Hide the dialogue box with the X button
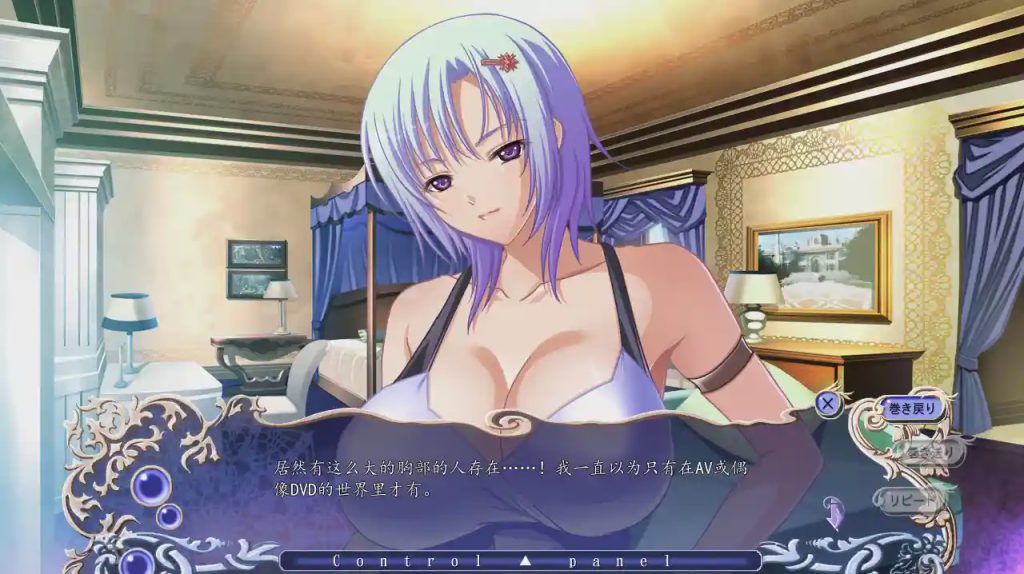The height and width of the screenshot is (574, 1024). (827, 404)
